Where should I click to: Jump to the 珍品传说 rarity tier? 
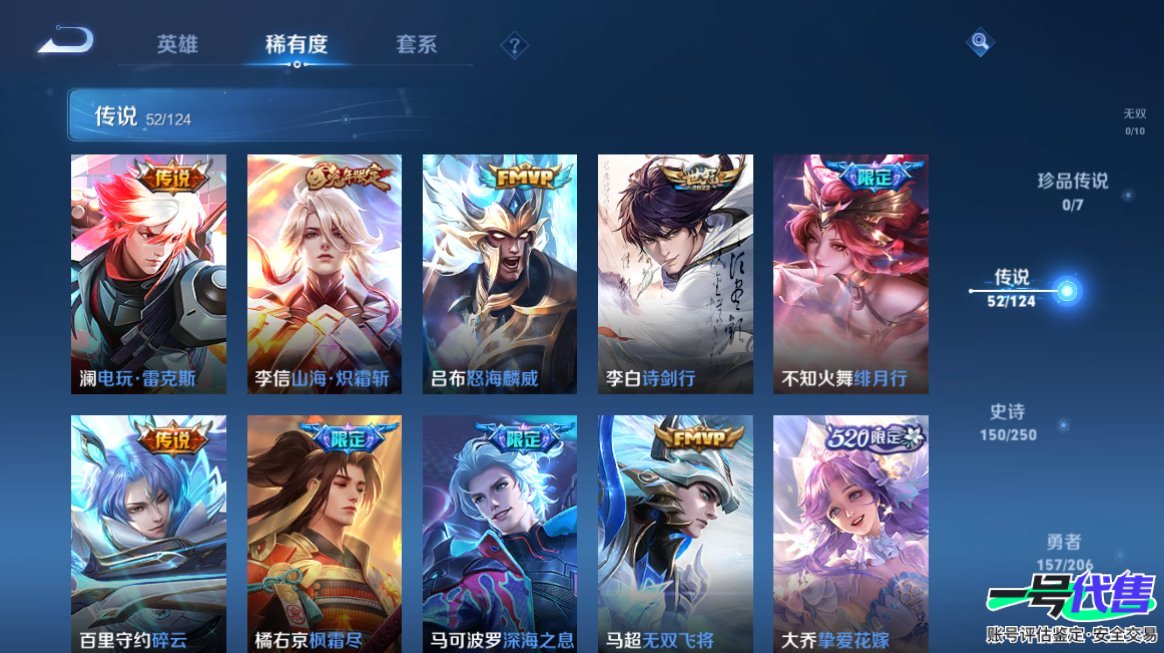(1073, 190)
